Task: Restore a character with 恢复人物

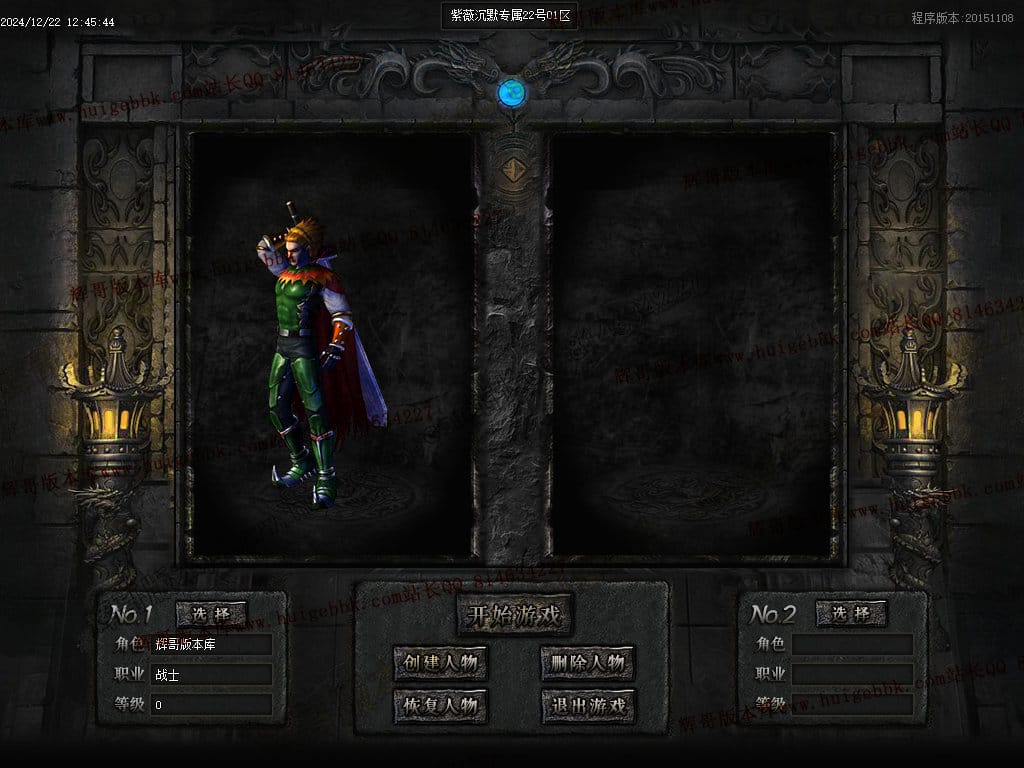Action: coord(441,706)
